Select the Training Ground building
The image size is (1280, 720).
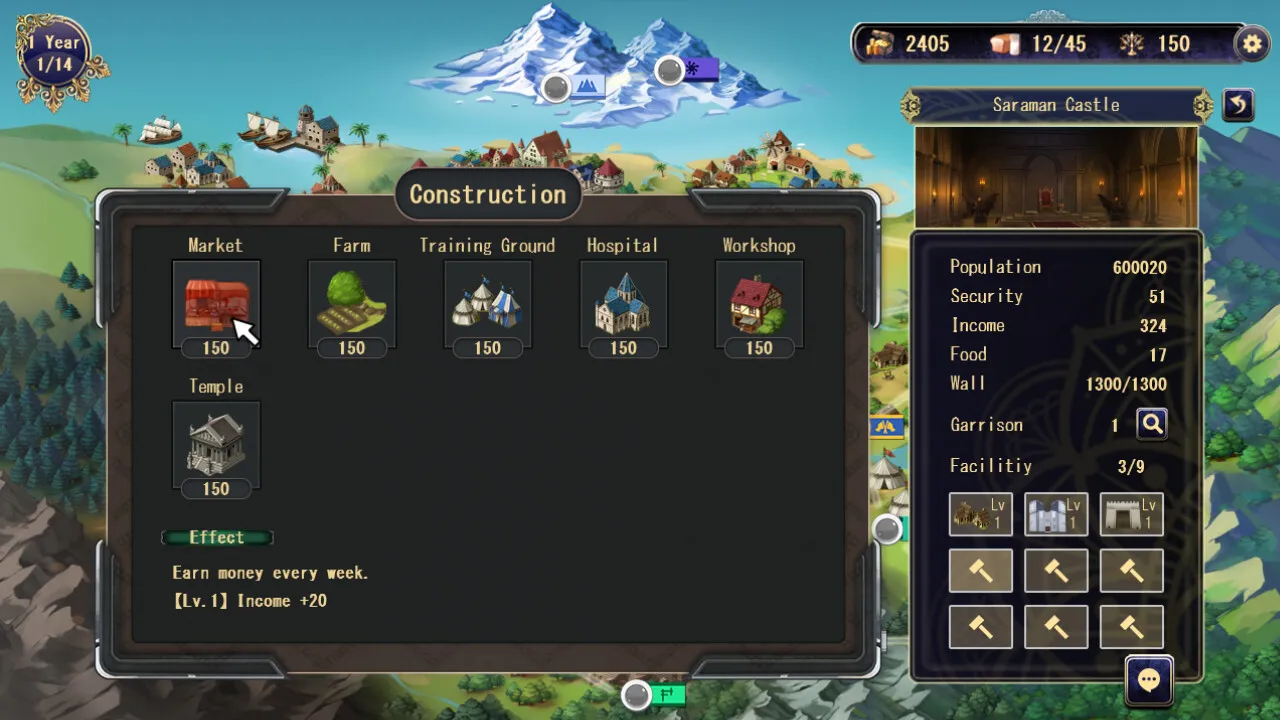pos(488,305)
